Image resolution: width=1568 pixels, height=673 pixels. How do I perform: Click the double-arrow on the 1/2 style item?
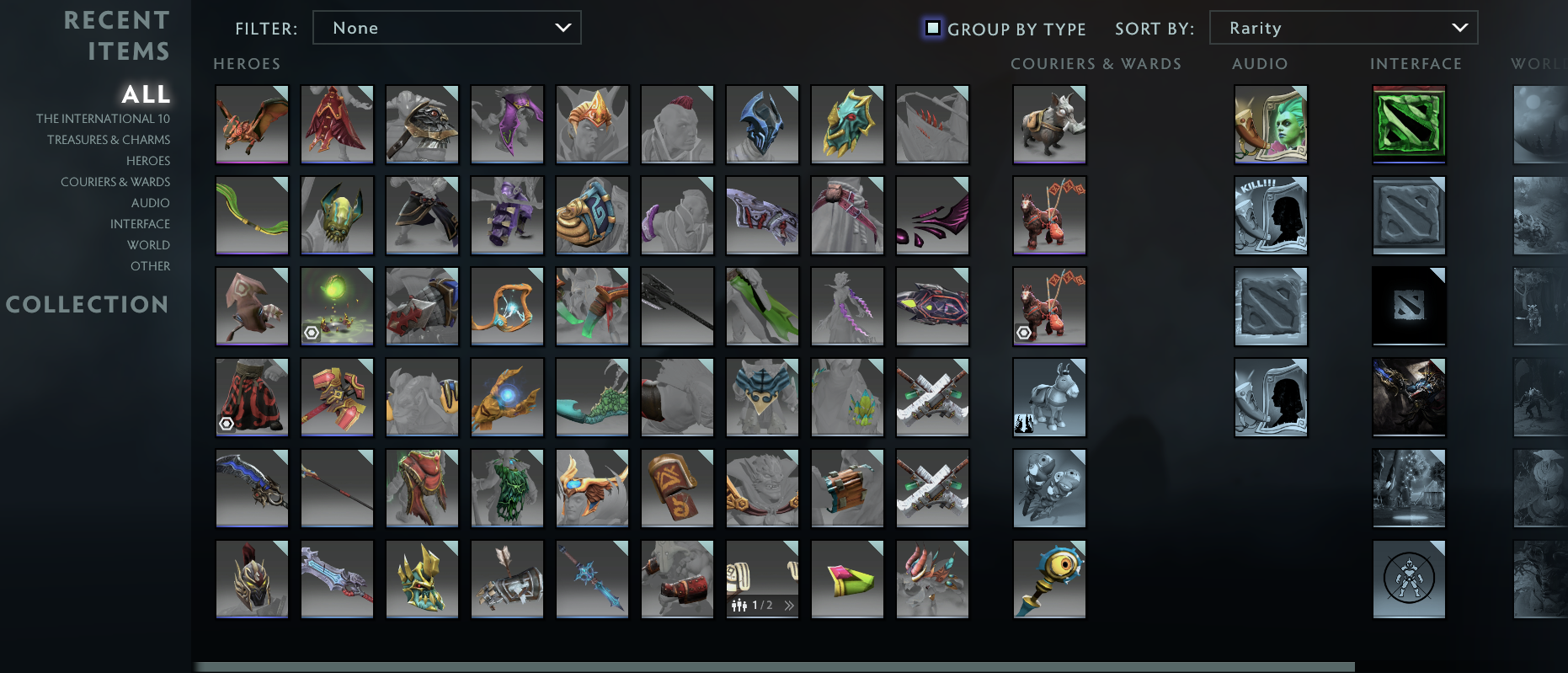(x=787, y=604)
